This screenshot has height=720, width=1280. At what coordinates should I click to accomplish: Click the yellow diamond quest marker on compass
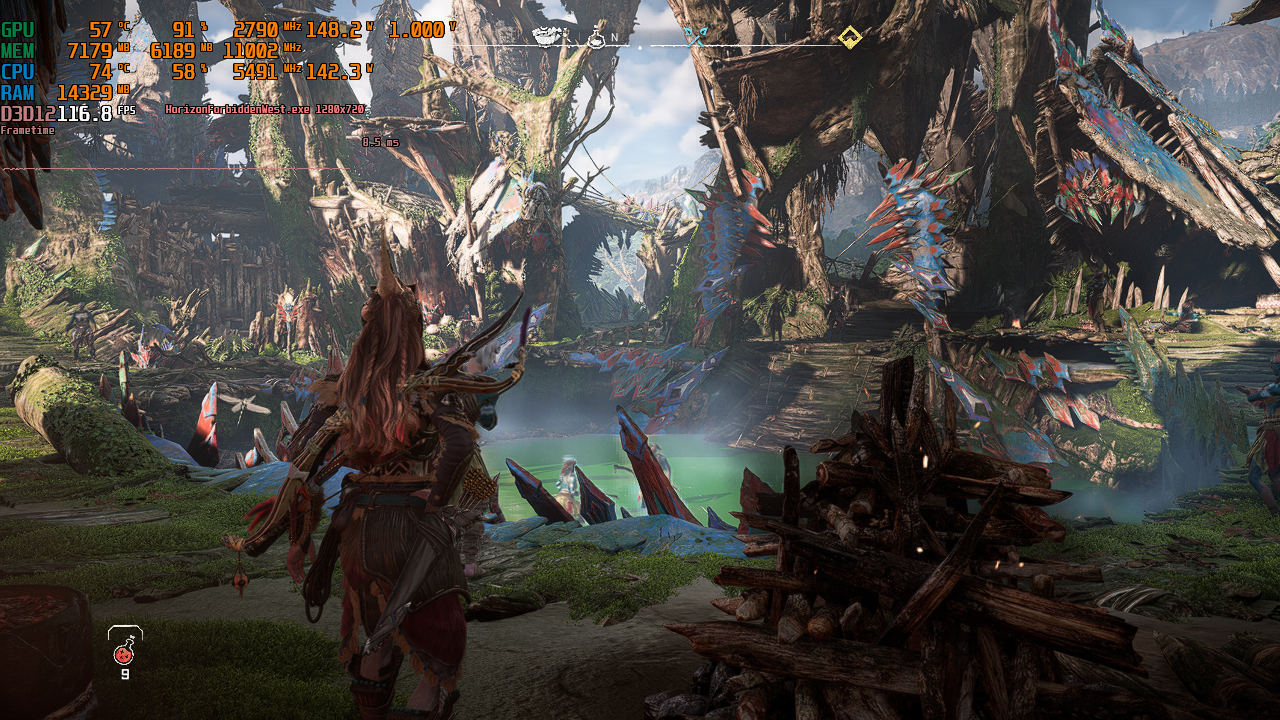click(x=850, y=38)
